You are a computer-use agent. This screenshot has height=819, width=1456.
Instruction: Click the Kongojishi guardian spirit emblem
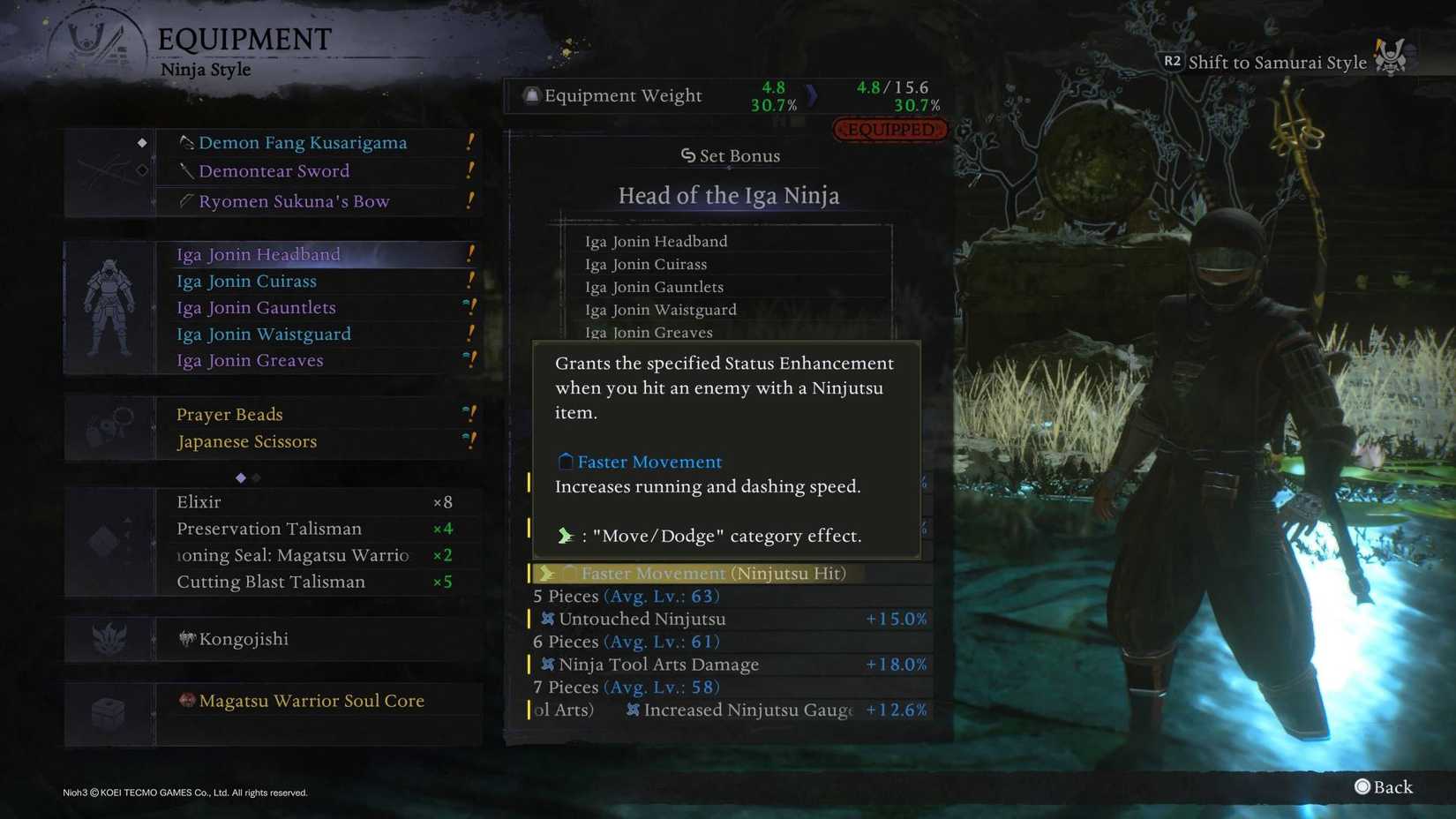pyautogui.click(x=185, y=638)
